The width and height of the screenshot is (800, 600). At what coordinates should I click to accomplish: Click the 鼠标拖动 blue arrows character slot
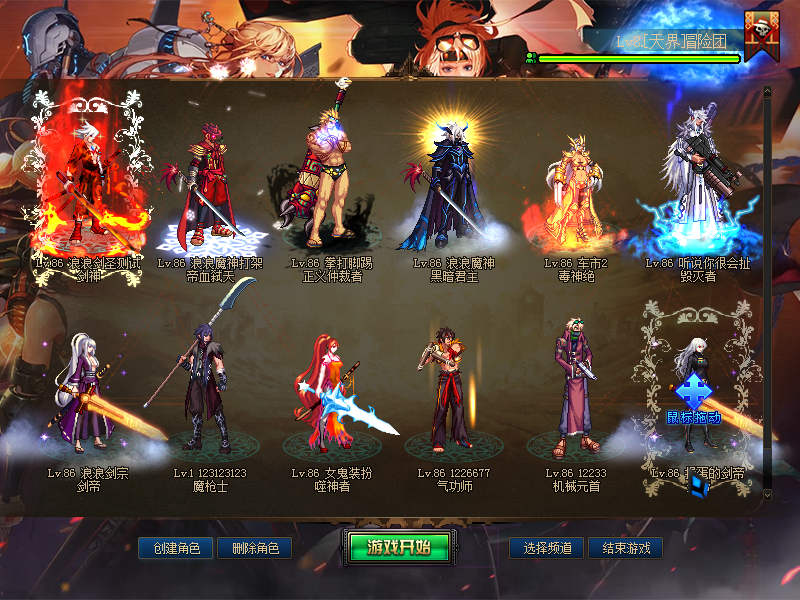coord(695,395)
